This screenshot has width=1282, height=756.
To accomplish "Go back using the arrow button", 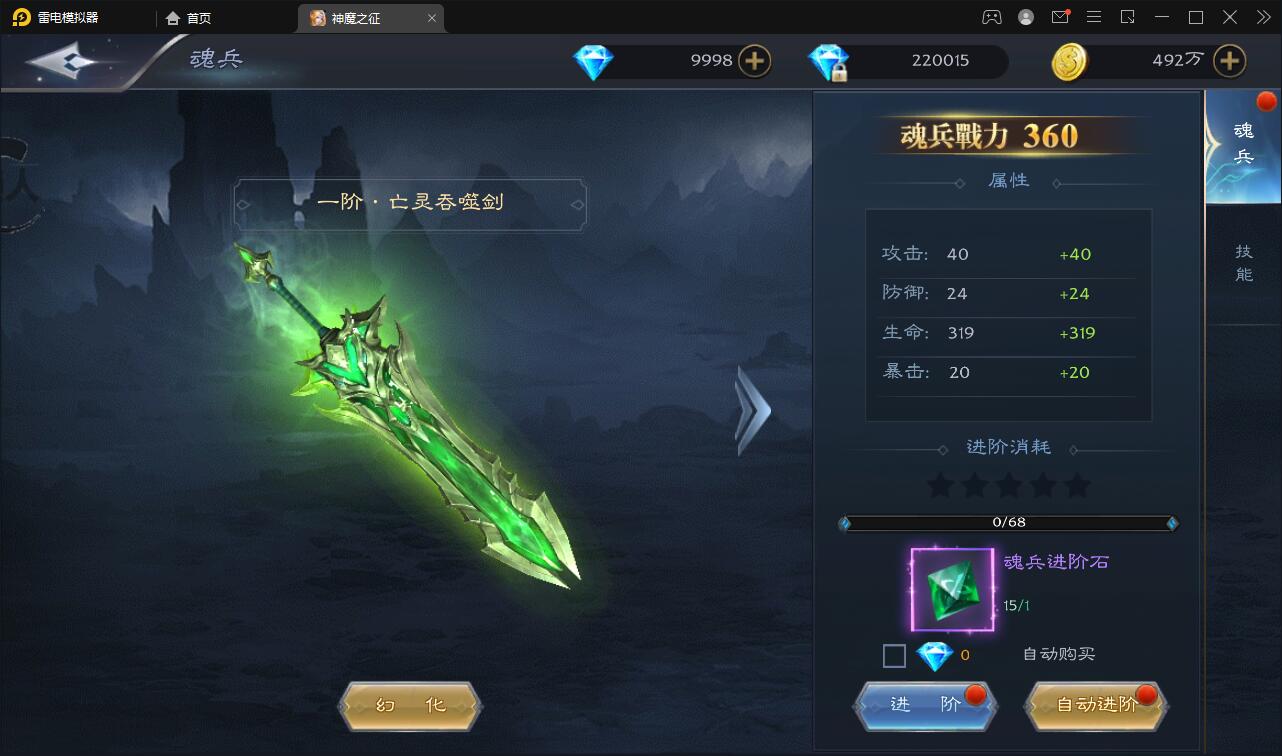I will pos(62,62).
